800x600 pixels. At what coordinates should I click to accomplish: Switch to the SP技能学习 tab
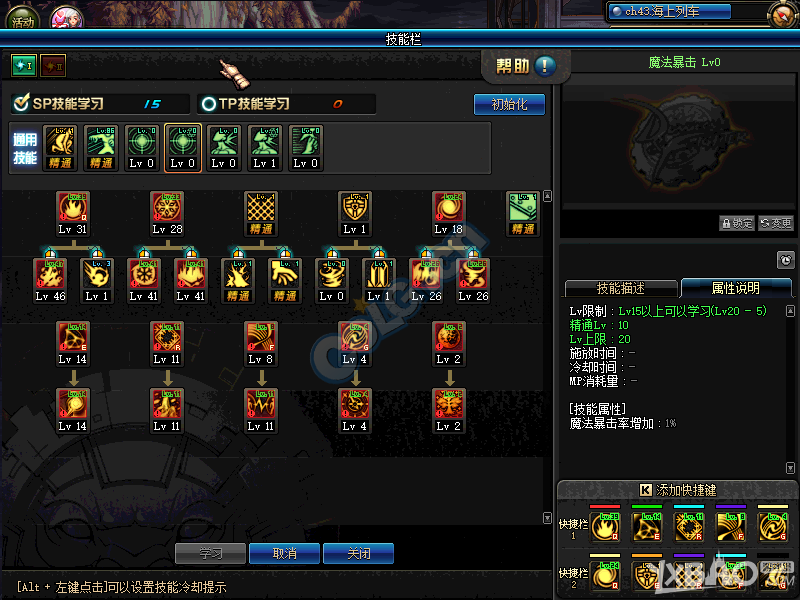click(70, 104)
